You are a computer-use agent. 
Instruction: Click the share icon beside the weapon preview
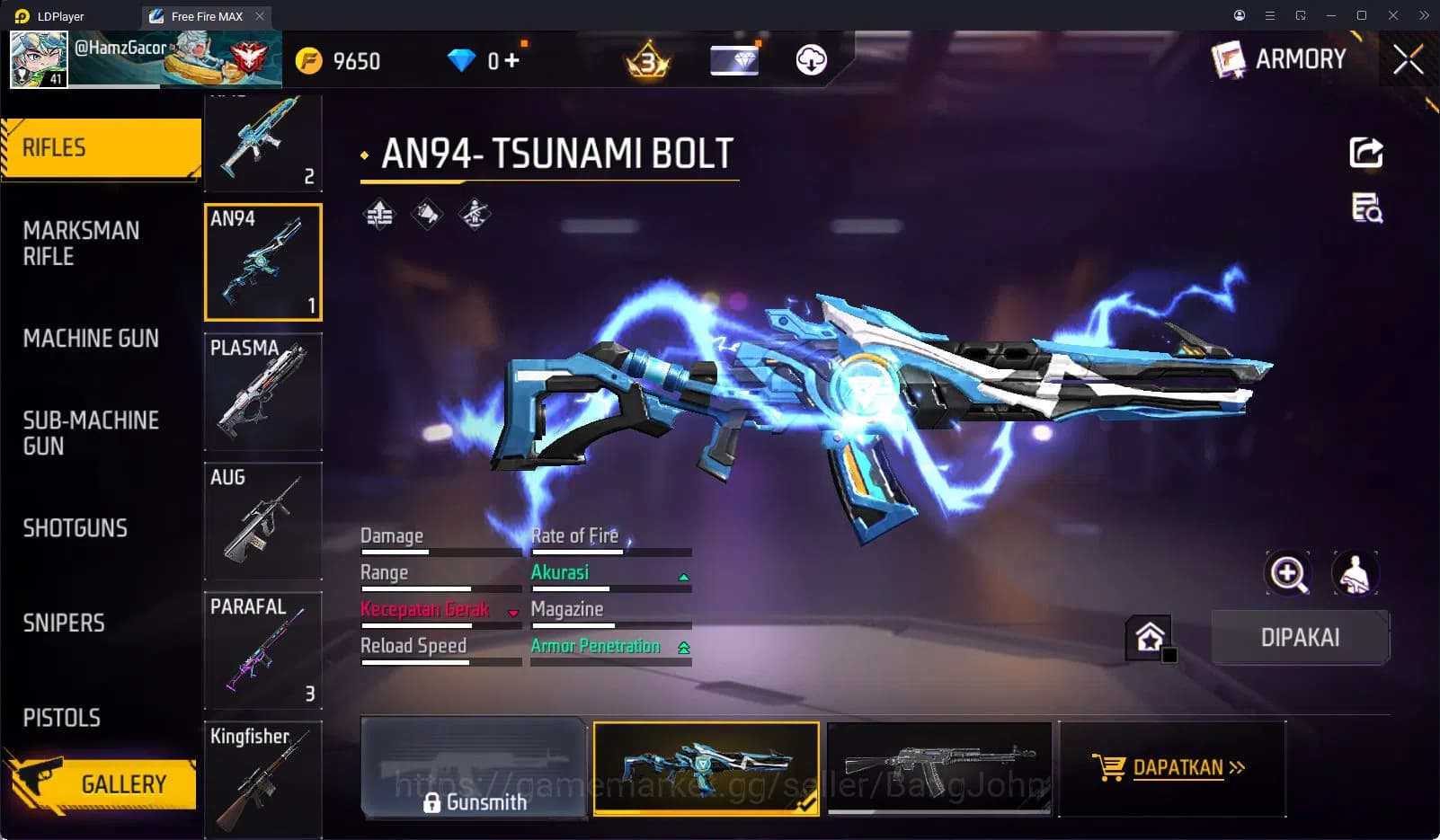point(1366,155)
